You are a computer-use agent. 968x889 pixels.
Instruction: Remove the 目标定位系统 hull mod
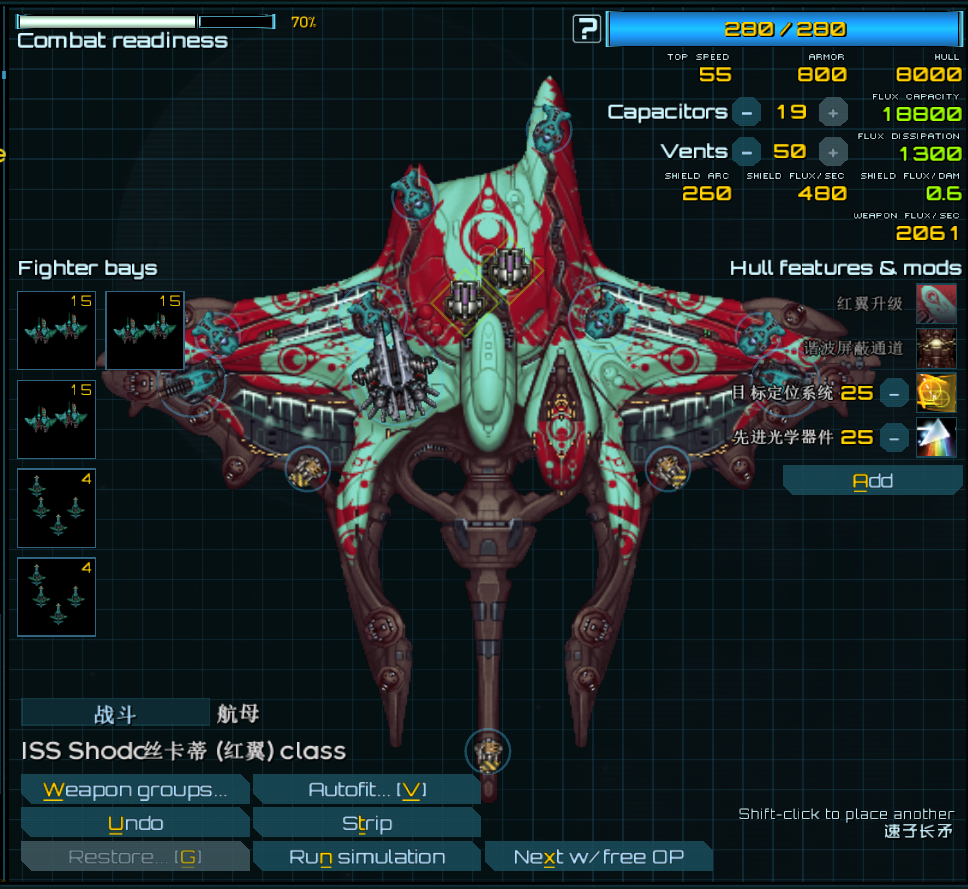[895, 393]
